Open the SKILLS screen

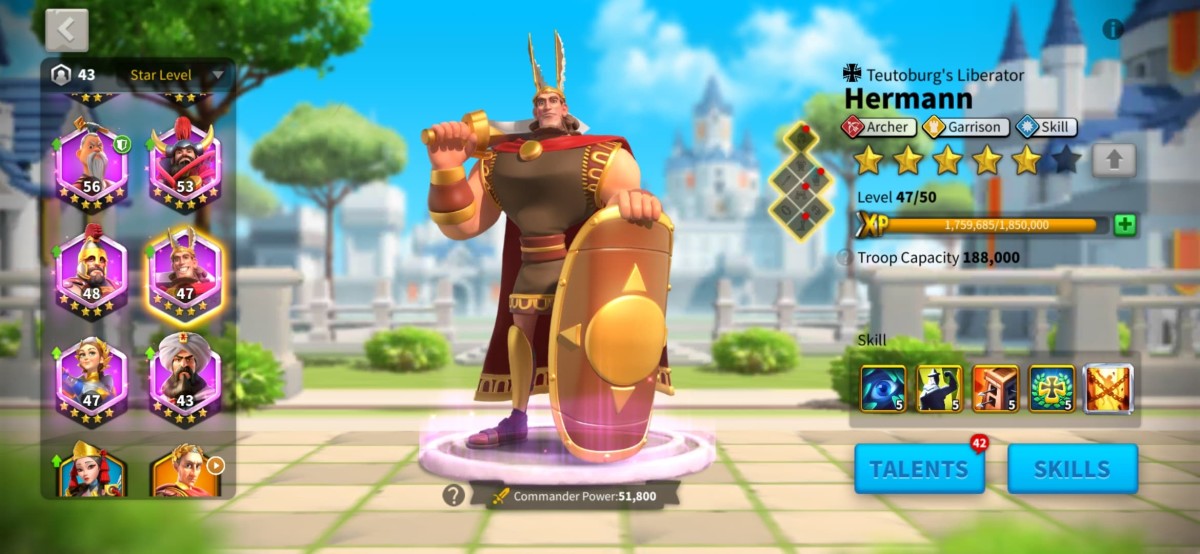(1072, 469)
